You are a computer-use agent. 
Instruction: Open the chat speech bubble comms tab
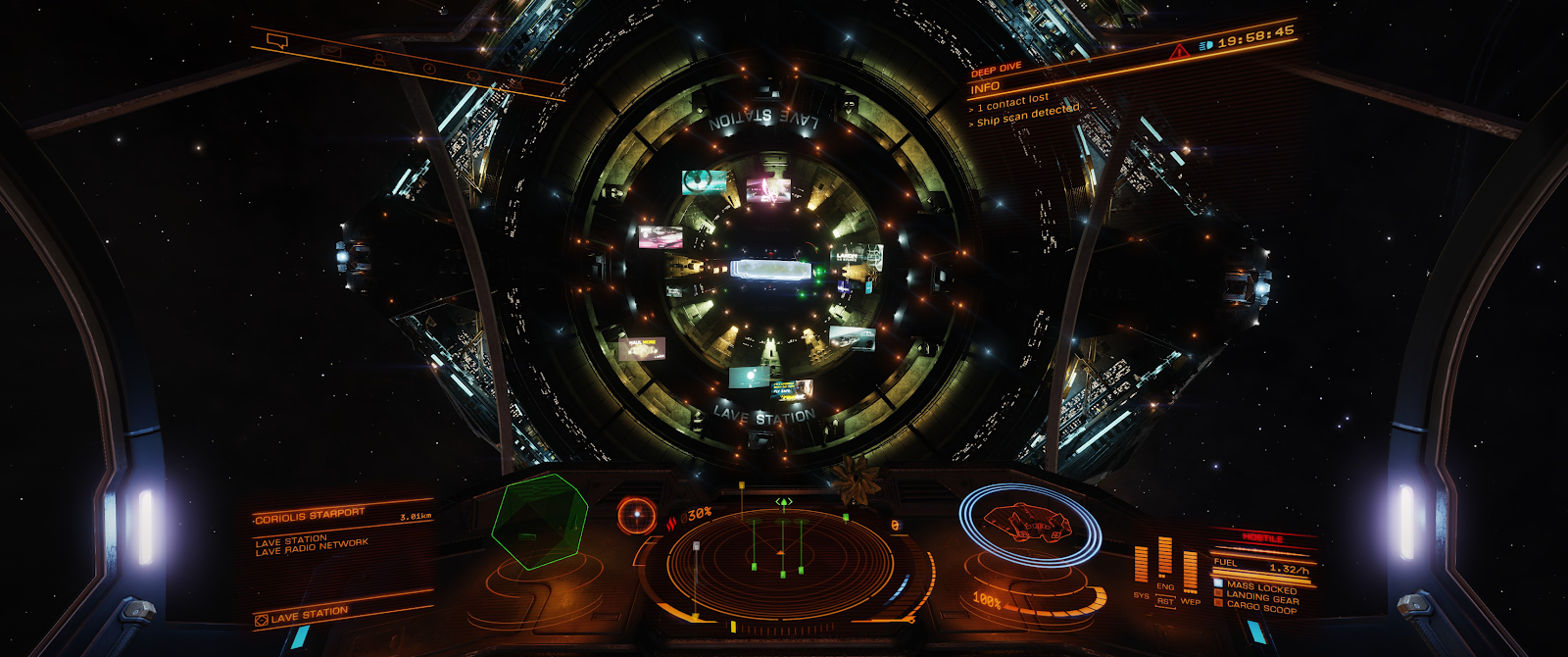277,41
